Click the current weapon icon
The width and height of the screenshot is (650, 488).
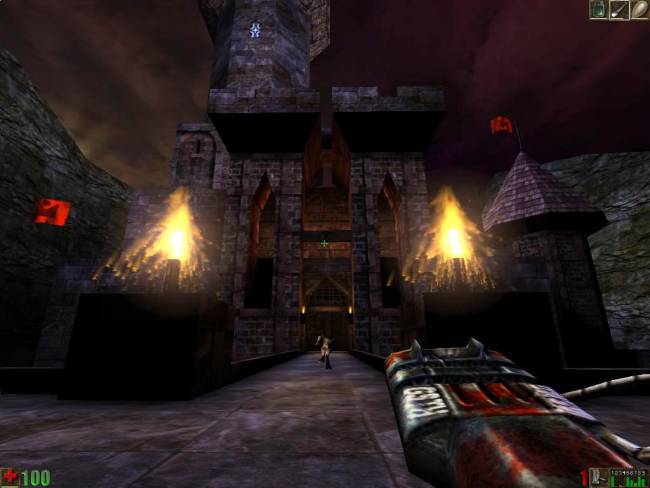596,477
